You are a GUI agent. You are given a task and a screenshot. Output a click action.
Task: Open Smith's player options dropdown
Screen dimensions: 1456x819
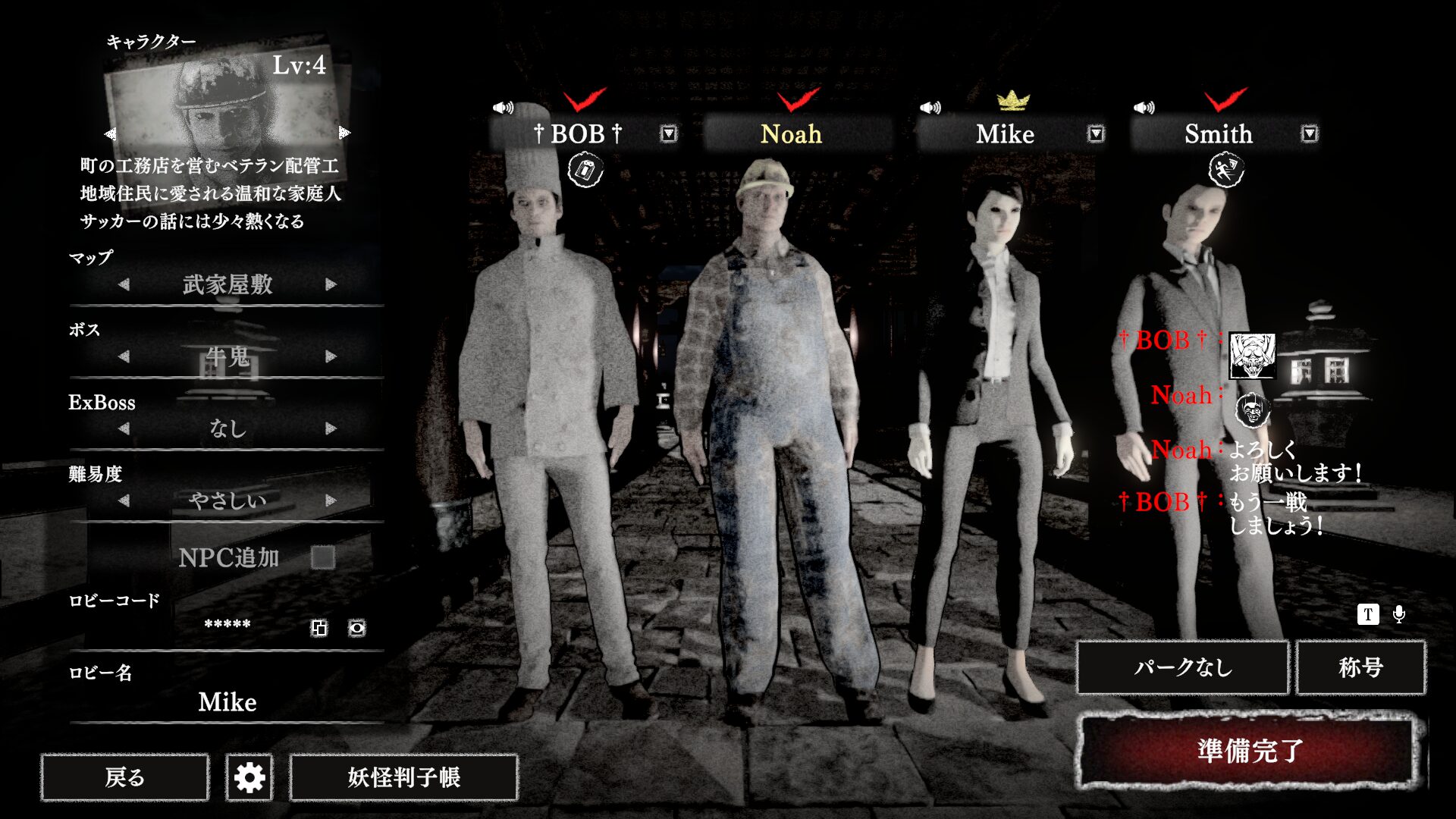1308,133
